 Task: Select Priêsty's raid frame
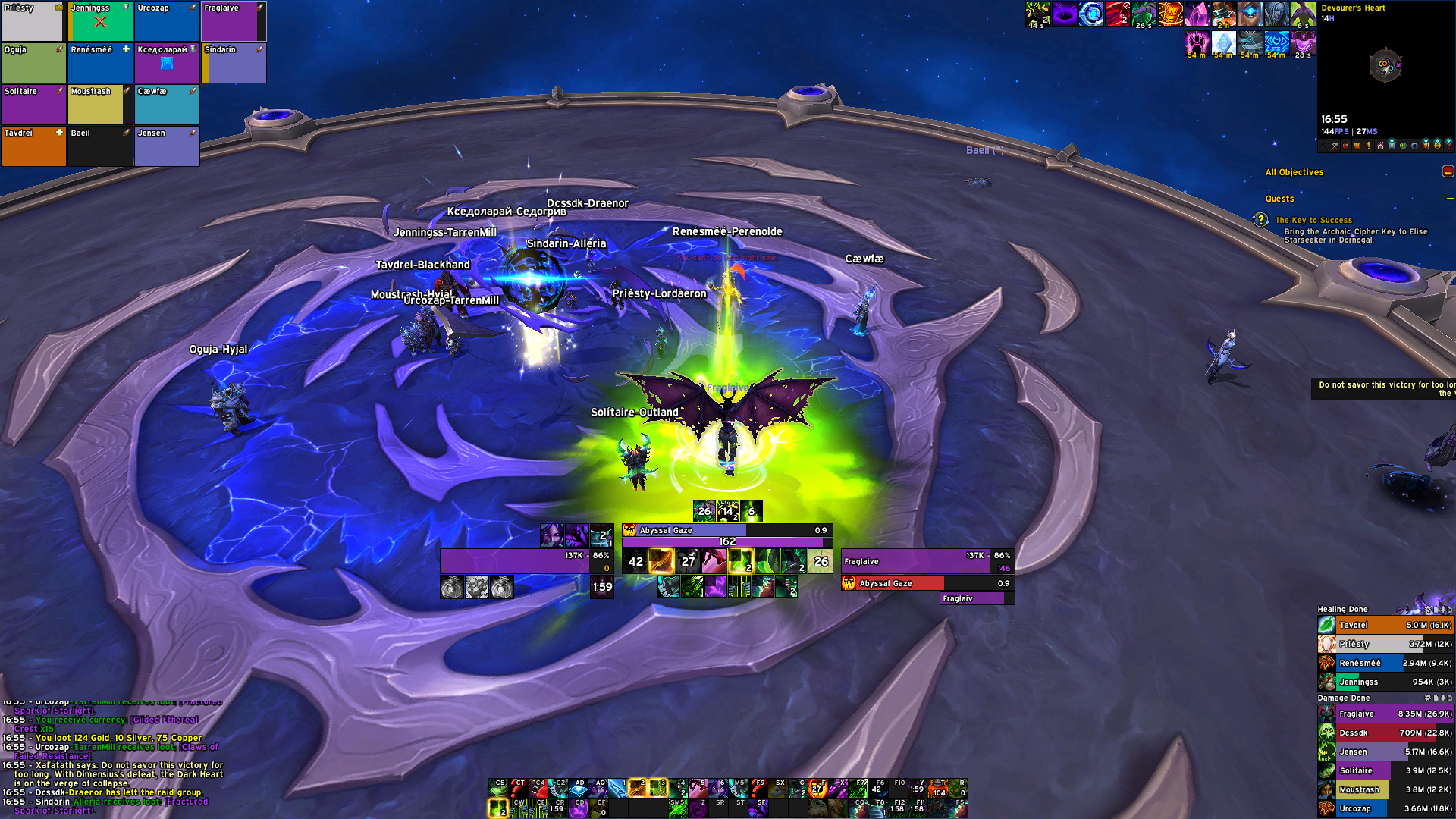tap(32, 21)
